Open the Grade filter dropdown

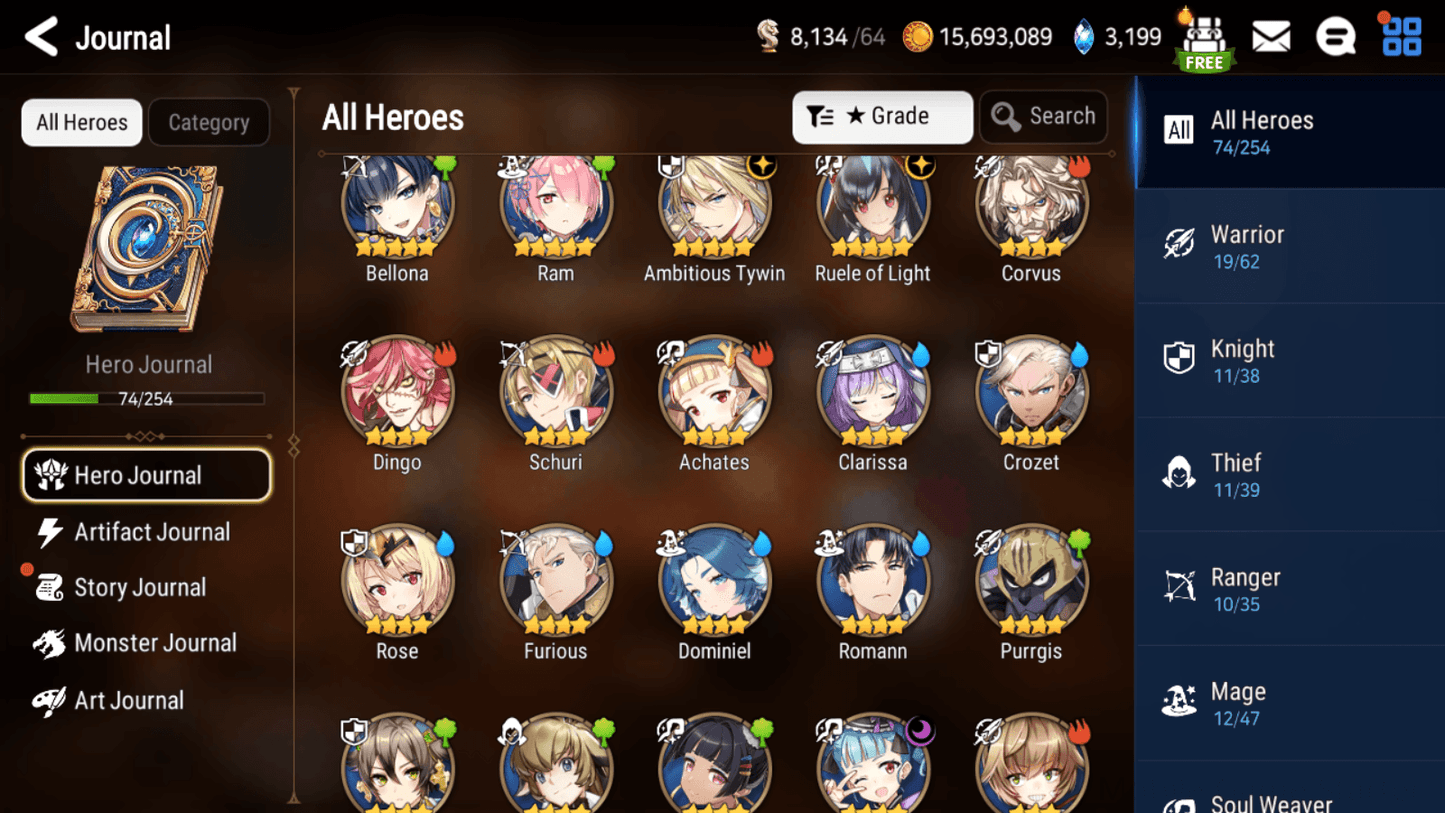tap(882, 117)
